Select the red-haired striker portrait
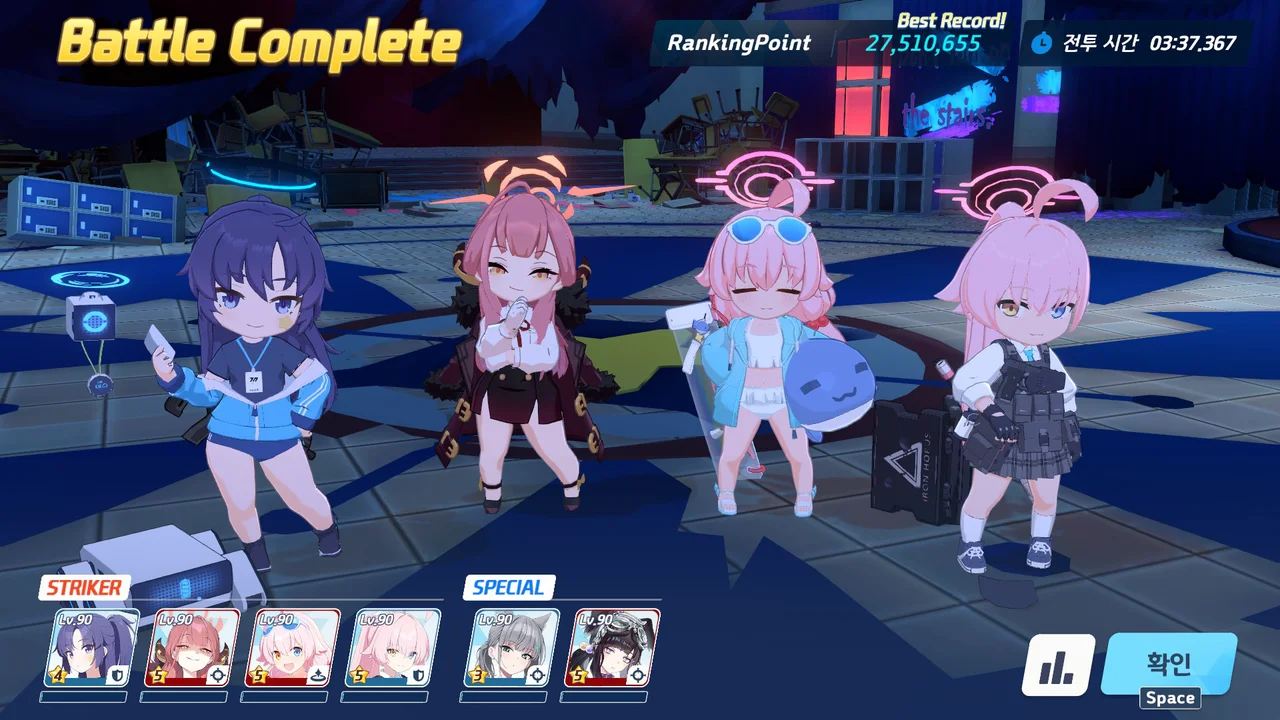Image resolution: width=1280 pixels, height=720 pixels. (195, 647)
